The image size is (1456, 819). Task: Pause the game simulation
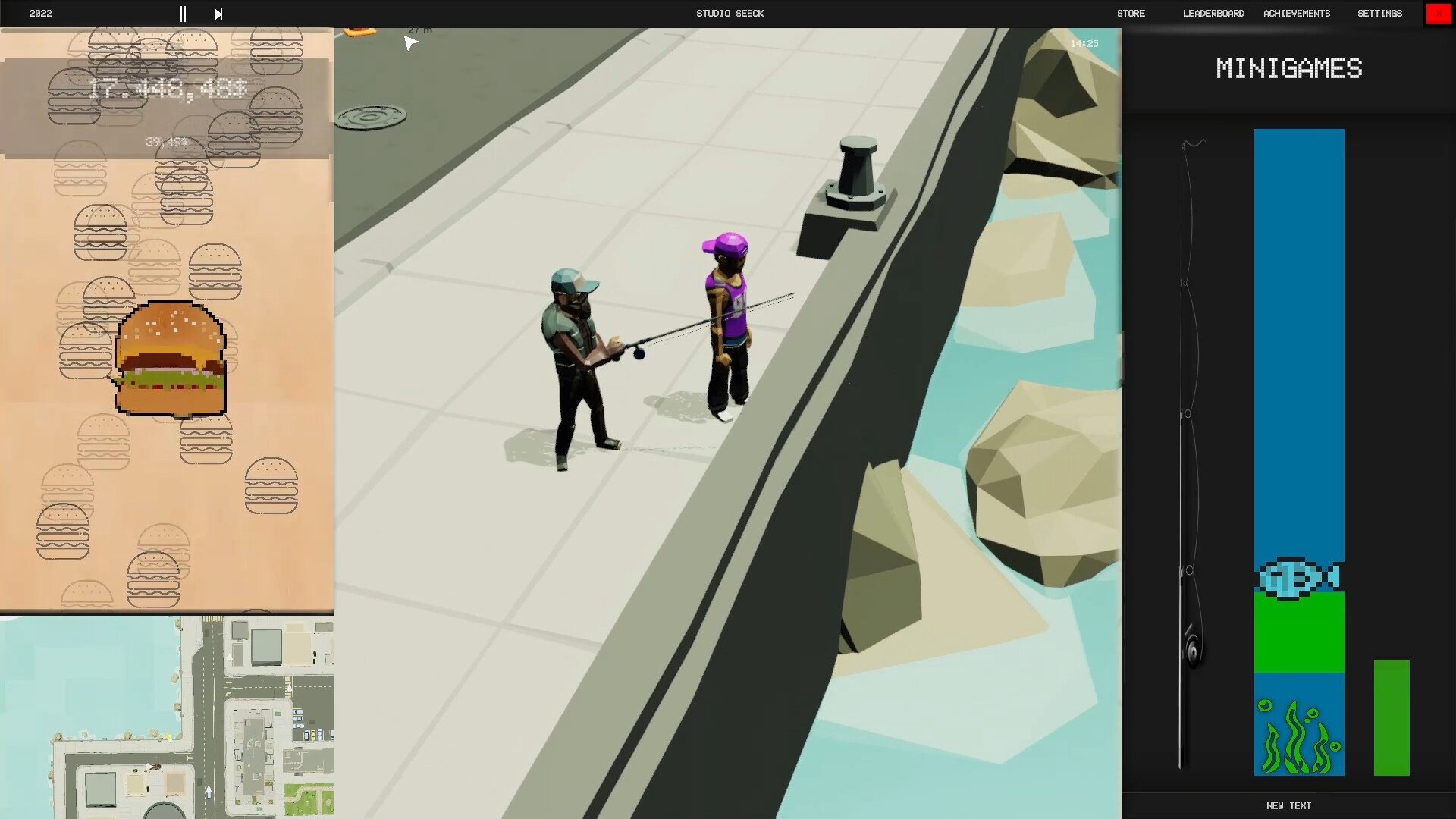coord(181,13)
